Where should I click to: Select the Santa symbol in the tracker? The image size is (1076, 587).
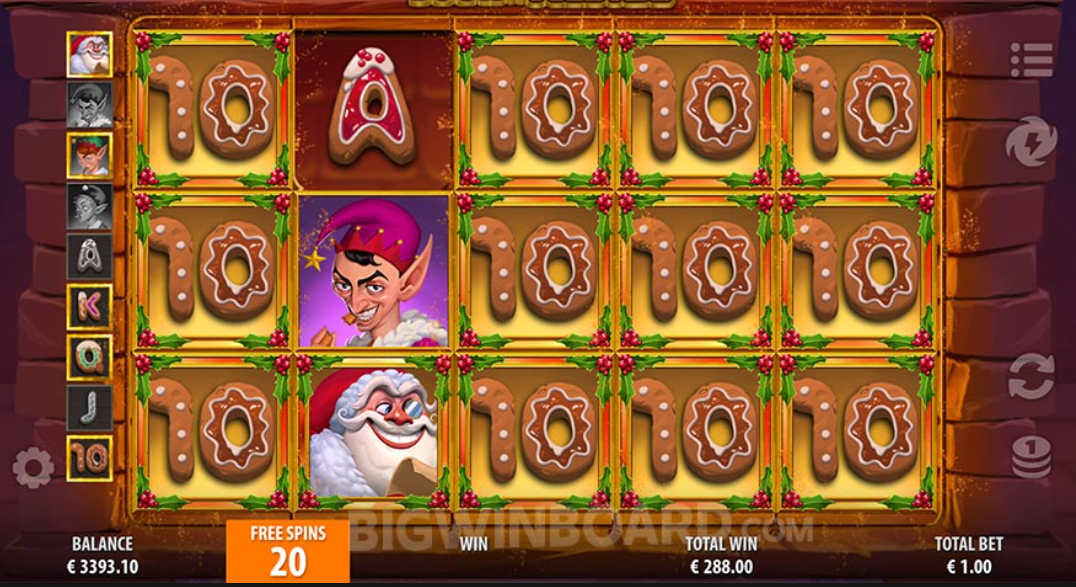pos(89,54)
